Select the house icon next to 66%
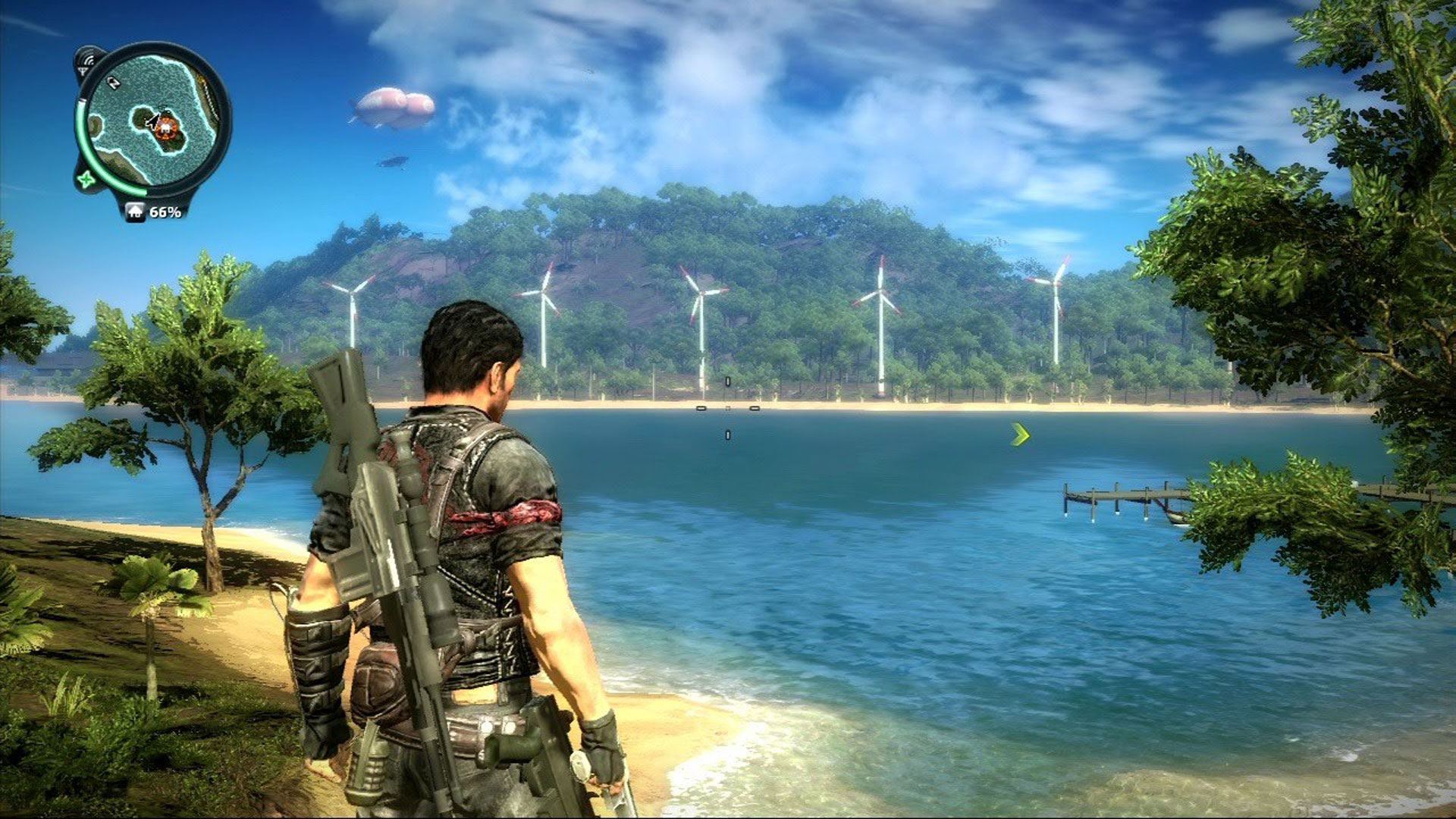The height and width of the screenshot is (819, 1456). pos(135,212)
